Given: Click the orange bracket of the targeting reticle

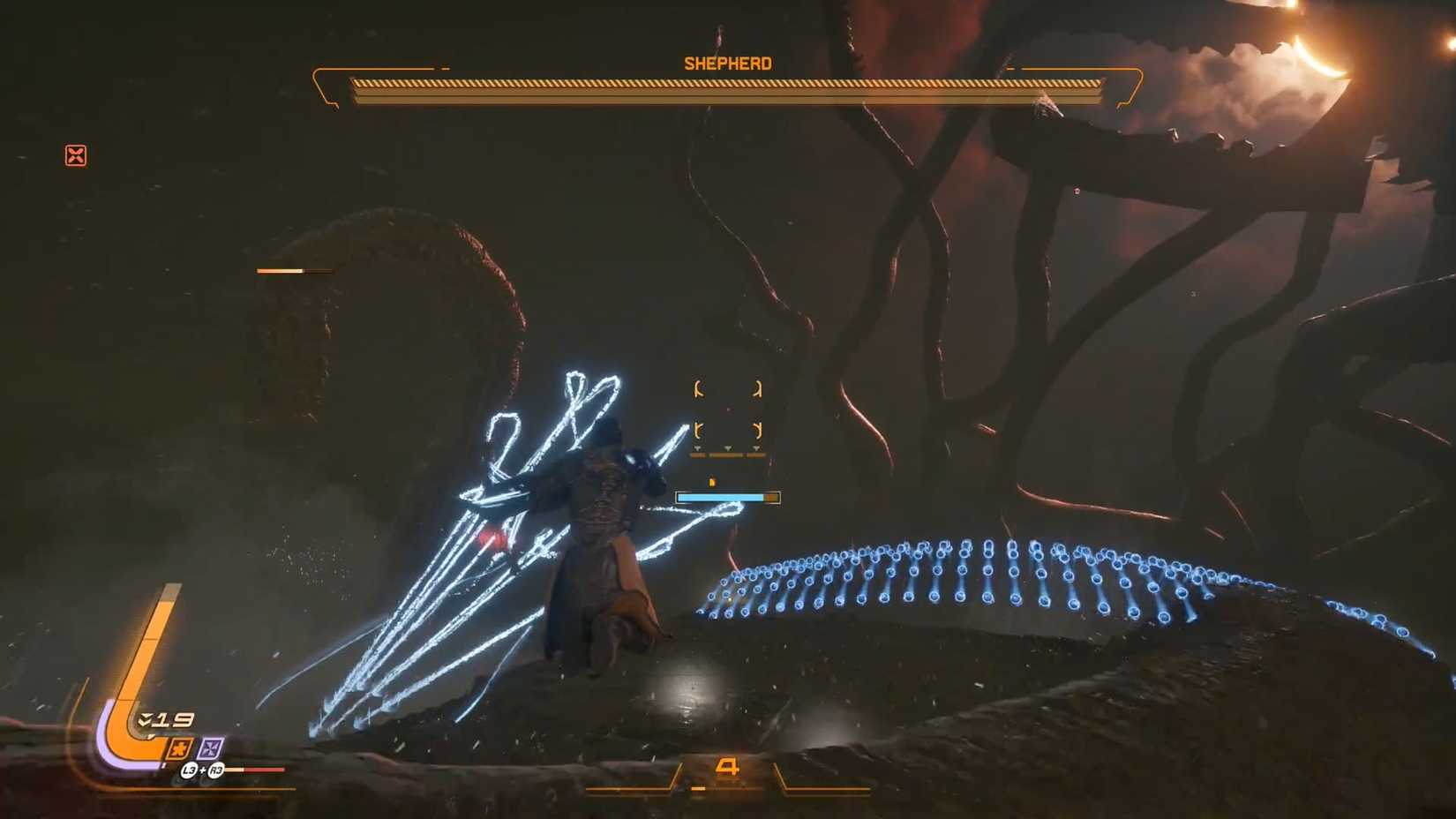Looking at the screenshot, I should [x=699, y=387].
